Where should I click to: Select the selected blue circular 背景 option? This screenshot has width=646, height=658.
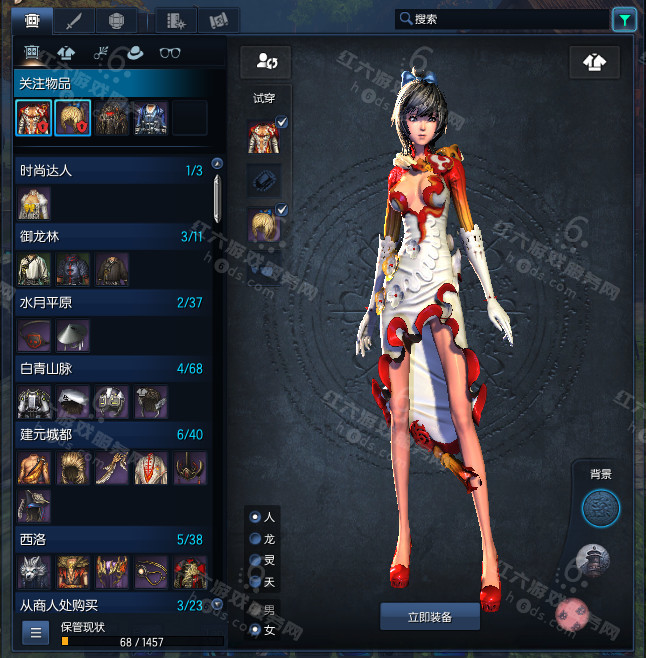click(x=601, y=509)
